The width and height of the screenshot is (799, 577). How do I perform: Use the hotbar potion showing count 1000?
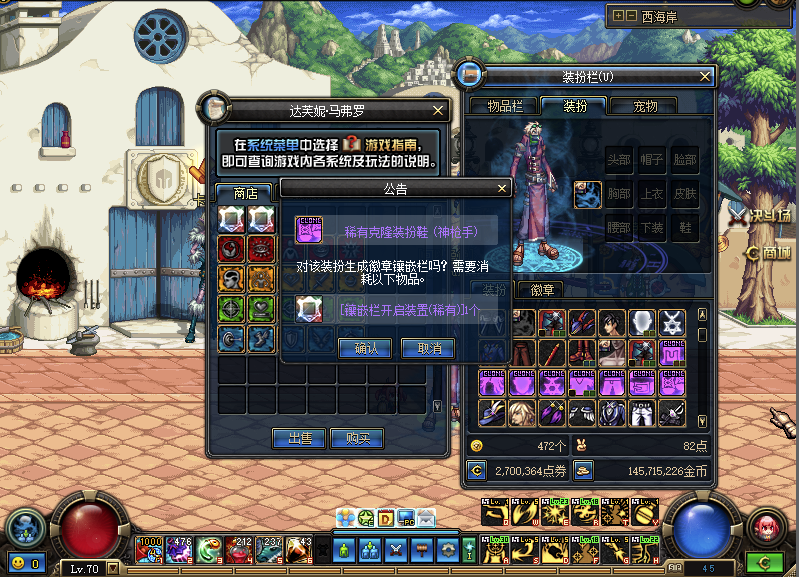click(x=149, y=548)
